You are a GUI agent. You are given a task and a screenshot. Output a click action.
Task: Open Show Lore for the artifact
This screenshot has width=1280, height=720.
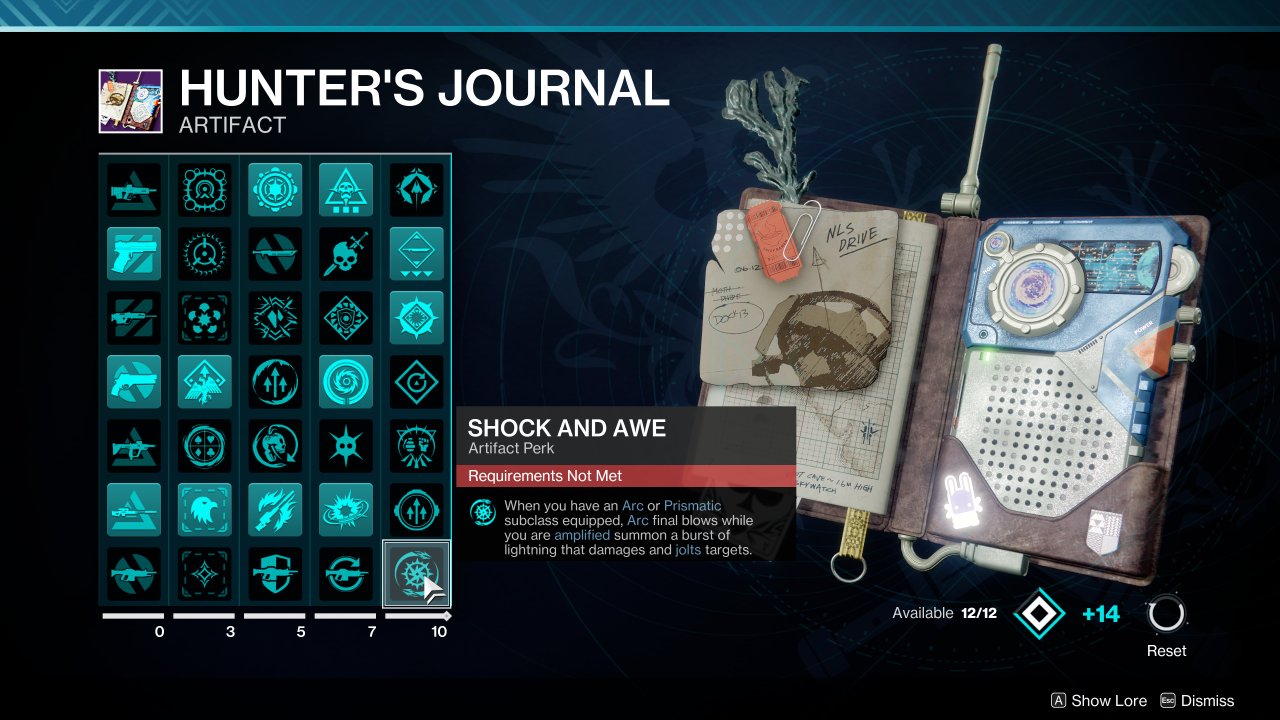[1098, 701]
